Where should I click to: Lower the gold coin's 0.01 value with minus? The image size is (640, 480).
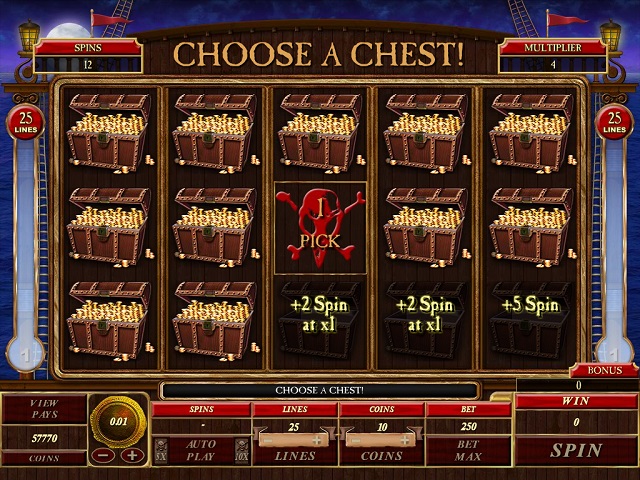click(x=102, y=455)
